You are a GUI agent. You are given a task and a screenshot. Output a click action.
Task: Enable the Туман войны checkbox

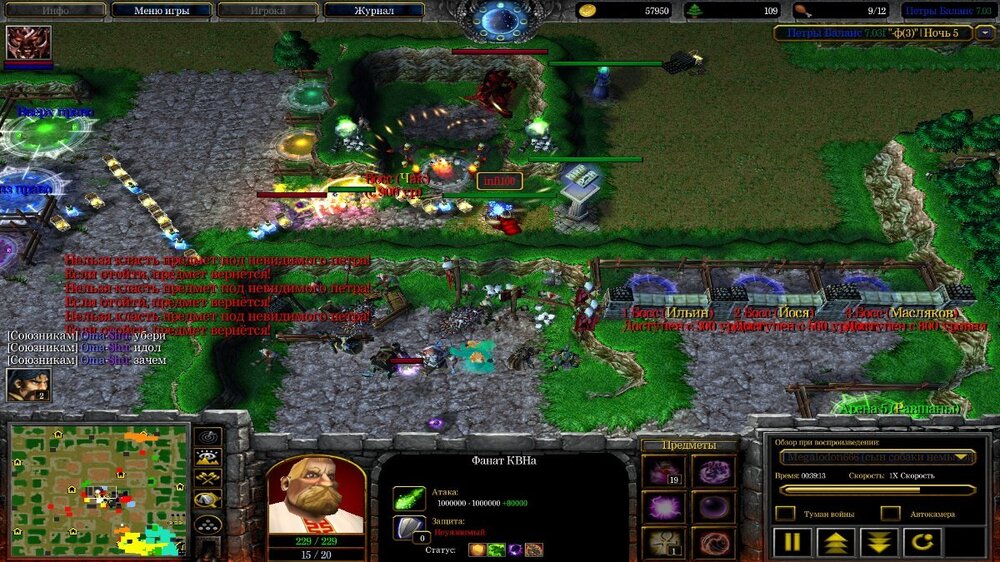tap(786, 513)
